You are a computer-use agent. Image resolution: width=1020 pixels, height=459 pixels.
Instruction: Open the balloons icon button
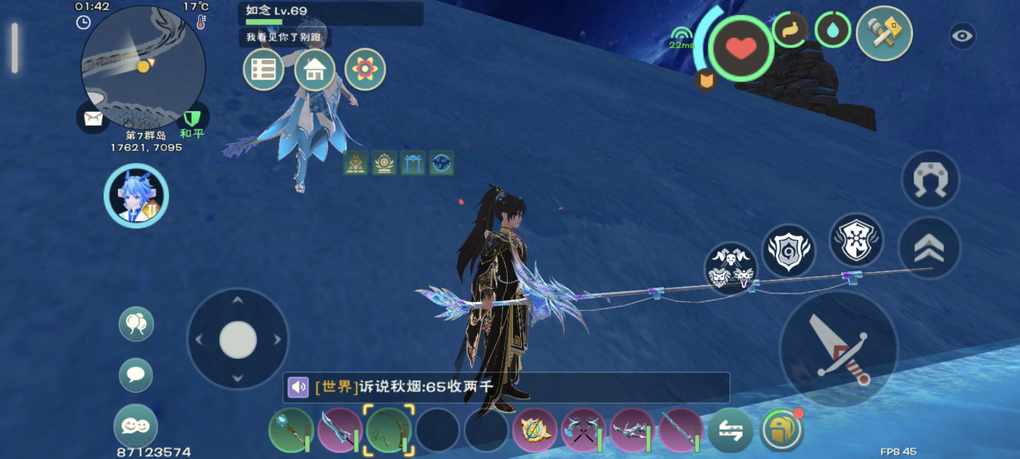[x=136, y=324]
